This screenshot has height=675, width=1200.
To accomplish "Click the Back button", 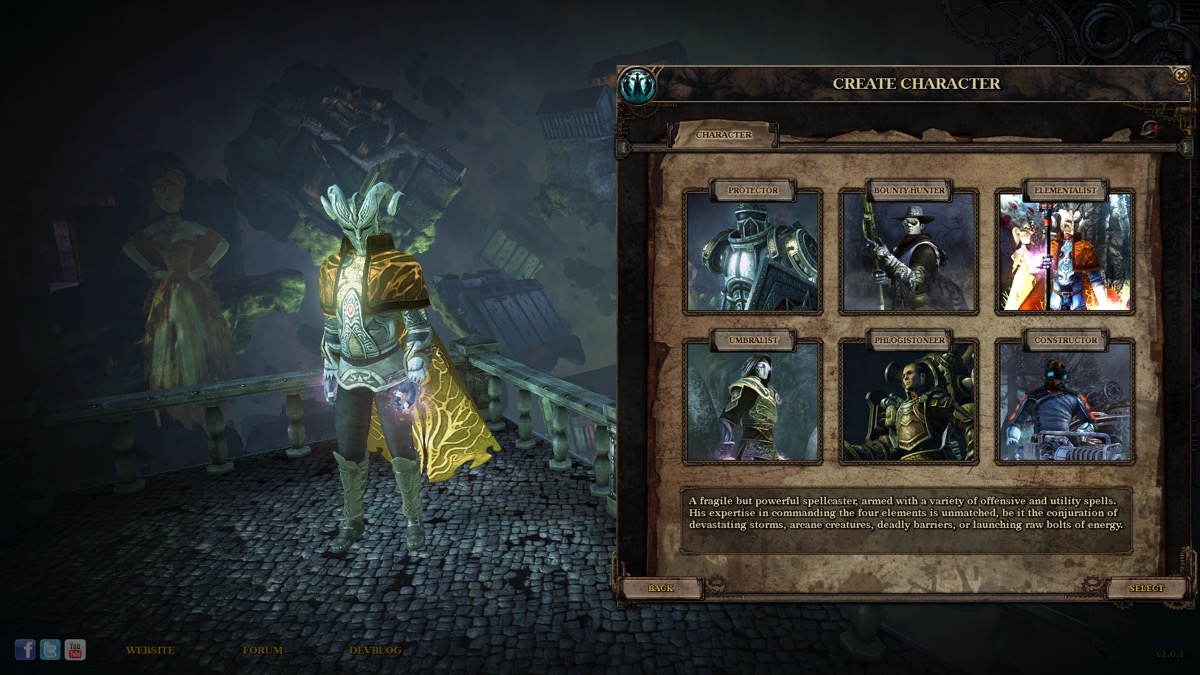I will (661, 588).
